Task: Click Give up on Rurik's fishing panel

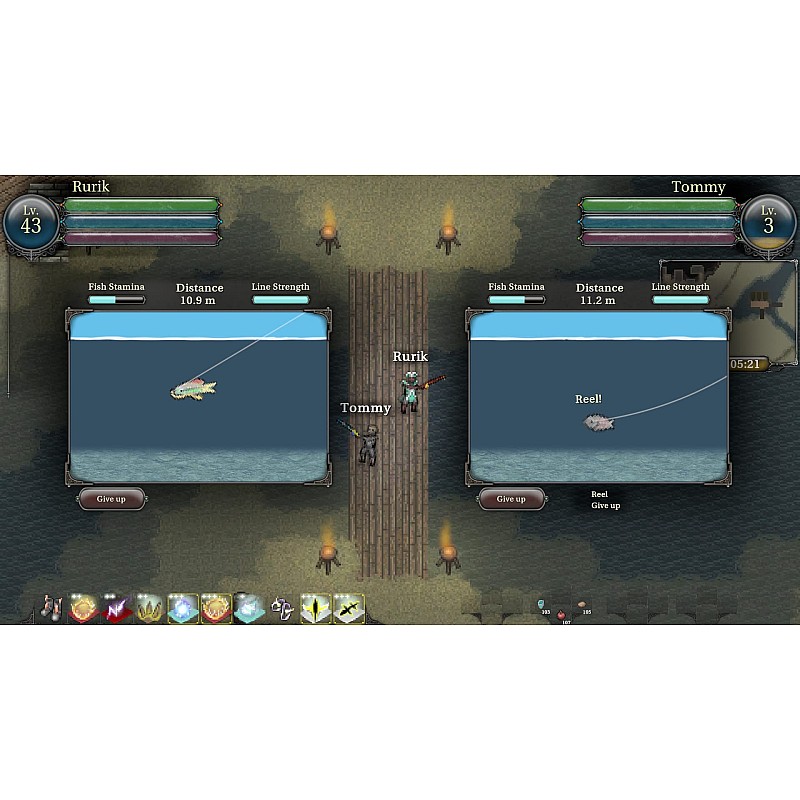Action: click(111, 499)
